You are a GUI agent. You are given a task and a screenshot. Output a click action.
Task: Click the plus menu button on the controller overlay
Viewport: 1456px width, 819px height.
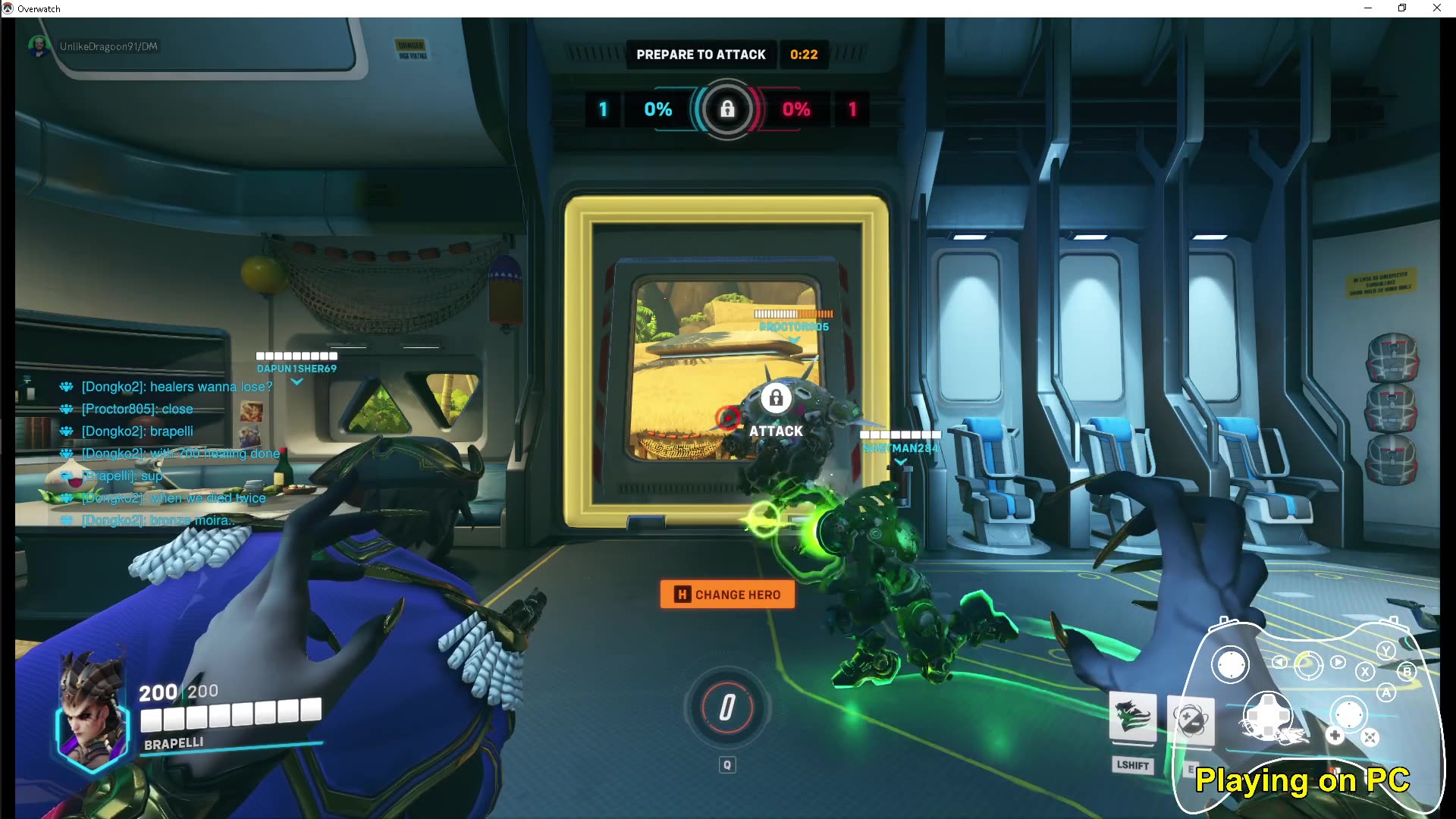(x=1335, y=735)
